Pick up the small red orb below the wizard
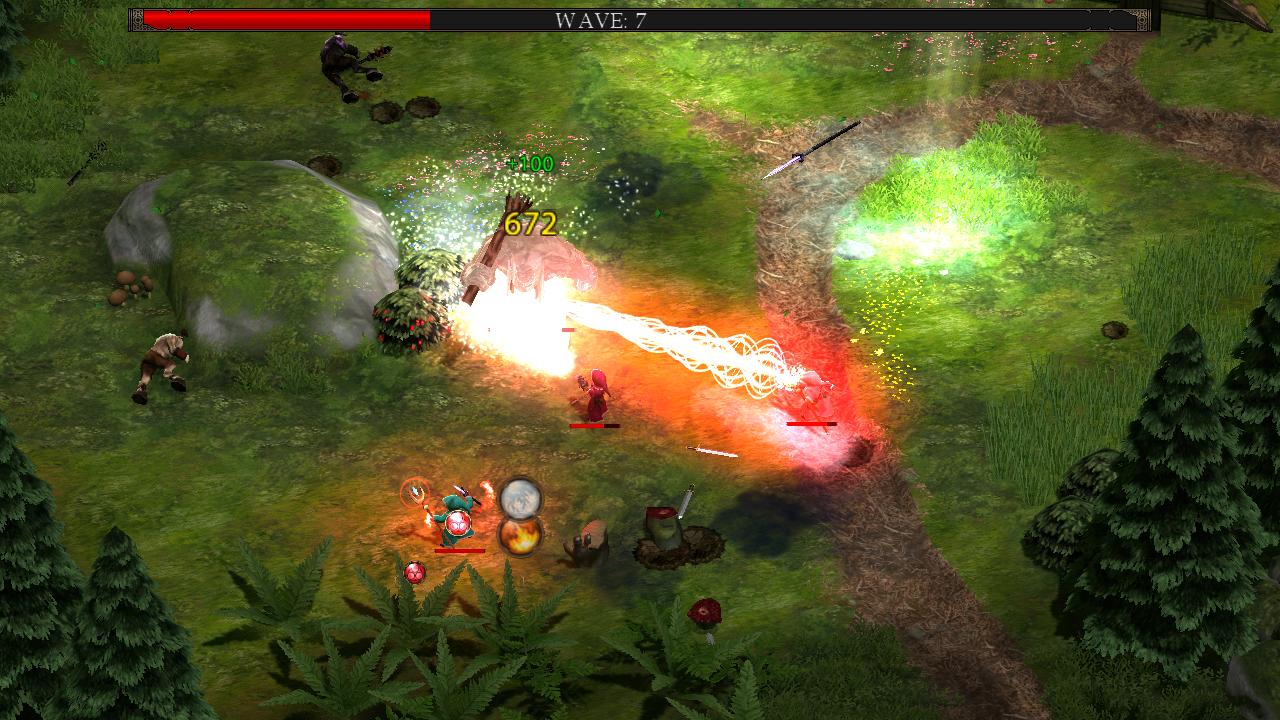1280x720 pixels. tap(415, 573)
